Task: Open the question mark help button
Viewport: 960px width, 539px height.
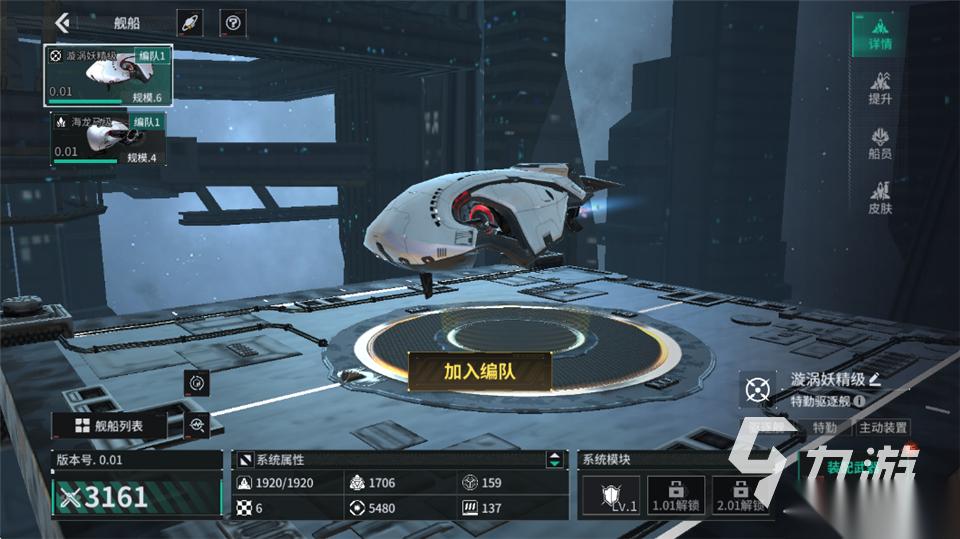Action: click(233, 22)
